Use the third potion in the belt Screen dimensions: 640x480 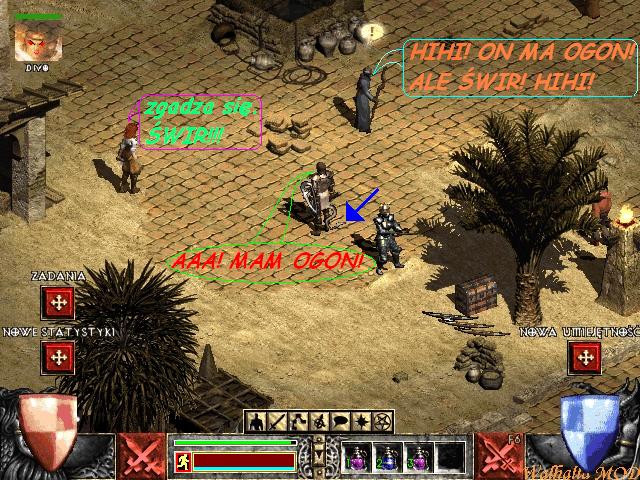(x=420, y=457)
